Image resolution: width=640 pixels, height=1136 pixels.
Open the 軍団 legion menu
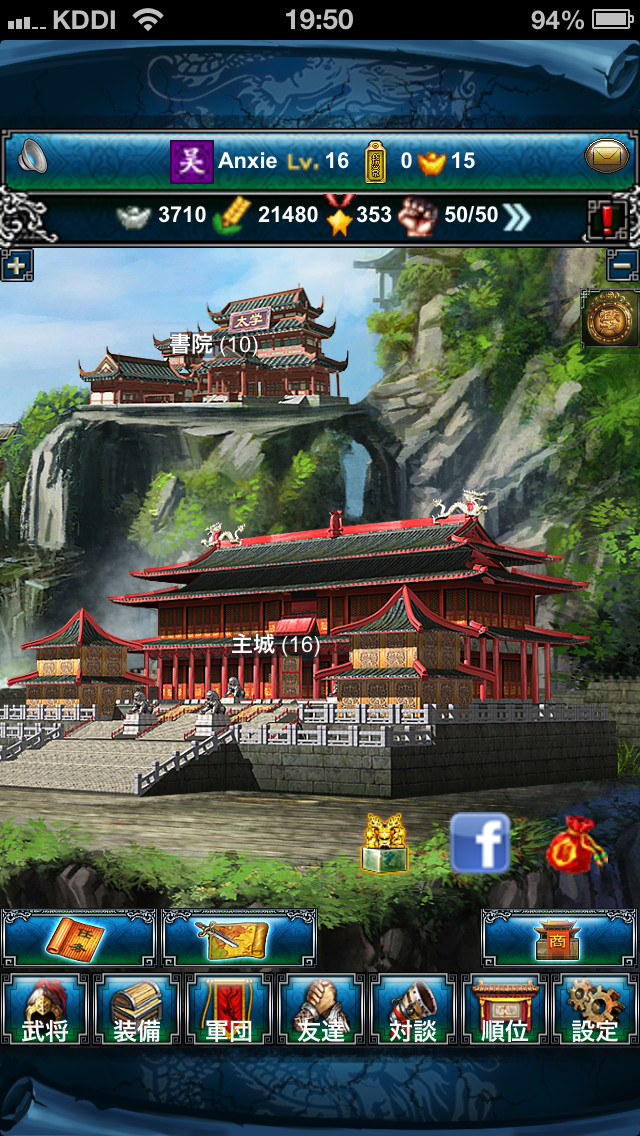coord(228,1010)
